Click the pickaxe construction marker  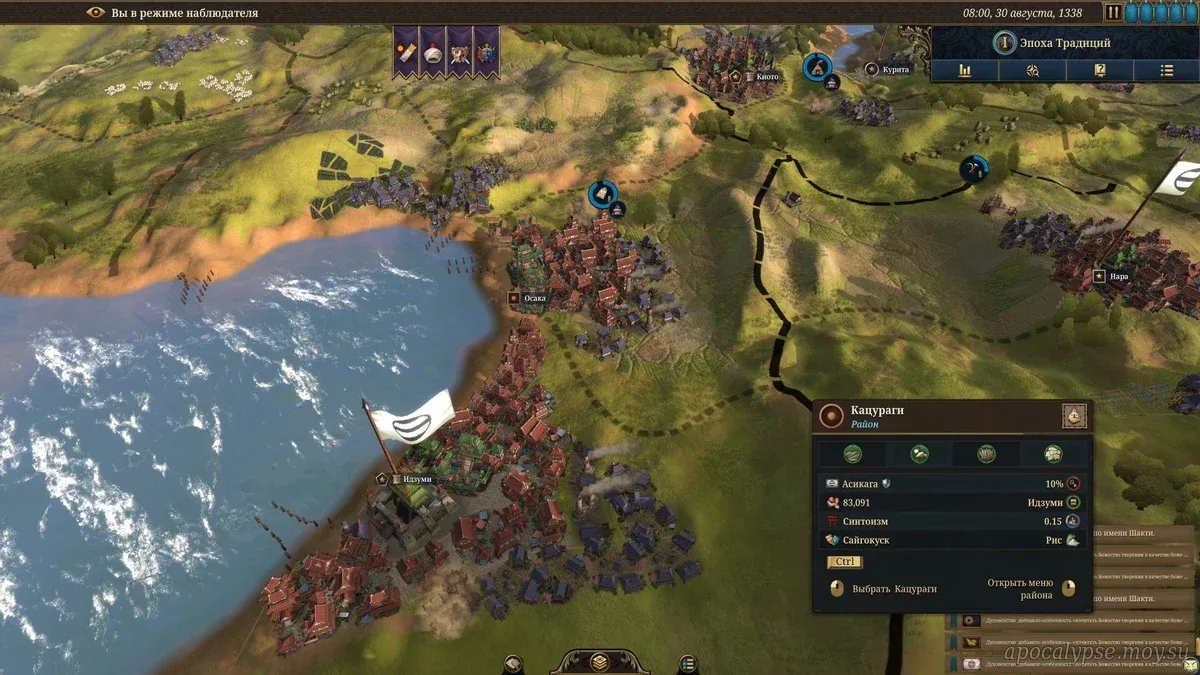(x=973, y=168)
